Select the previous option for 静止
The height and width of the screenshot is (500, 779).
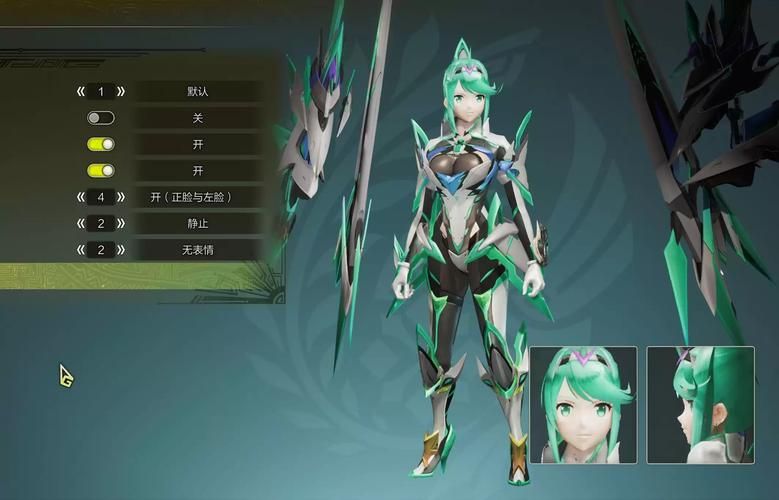pos(81,224)
